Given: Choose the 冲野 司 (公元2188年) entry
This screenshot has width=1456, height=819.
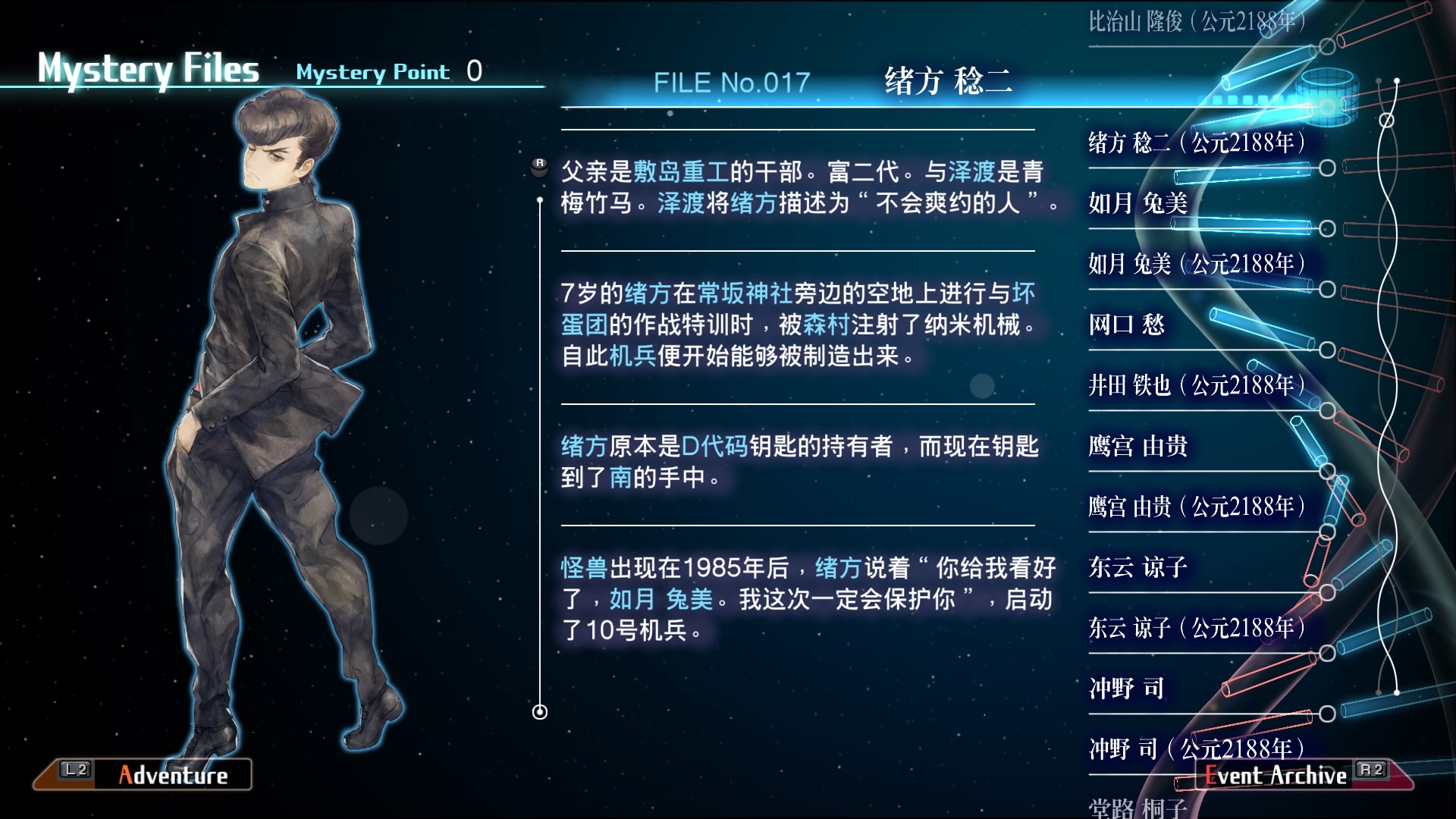Looking at the screenshot, I should [1197, 749].
